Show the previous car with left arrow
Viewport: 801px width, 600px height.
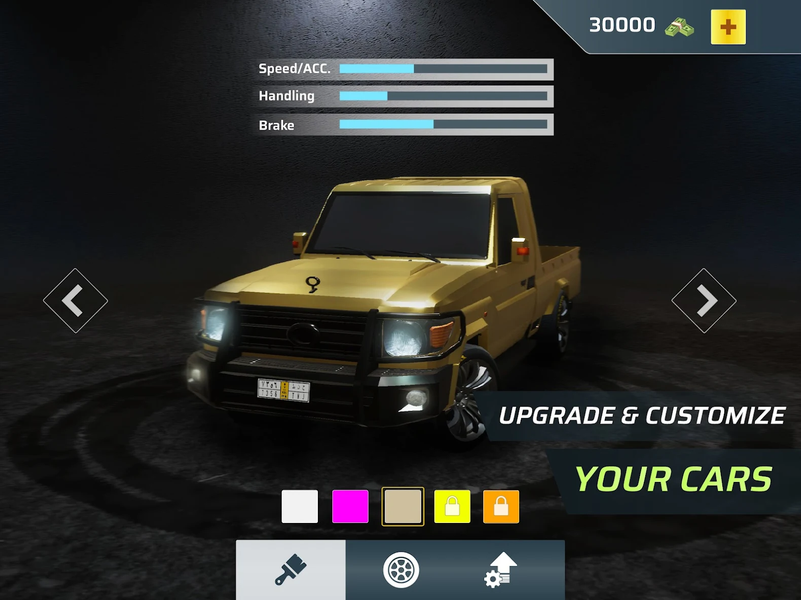coord(75,300)
